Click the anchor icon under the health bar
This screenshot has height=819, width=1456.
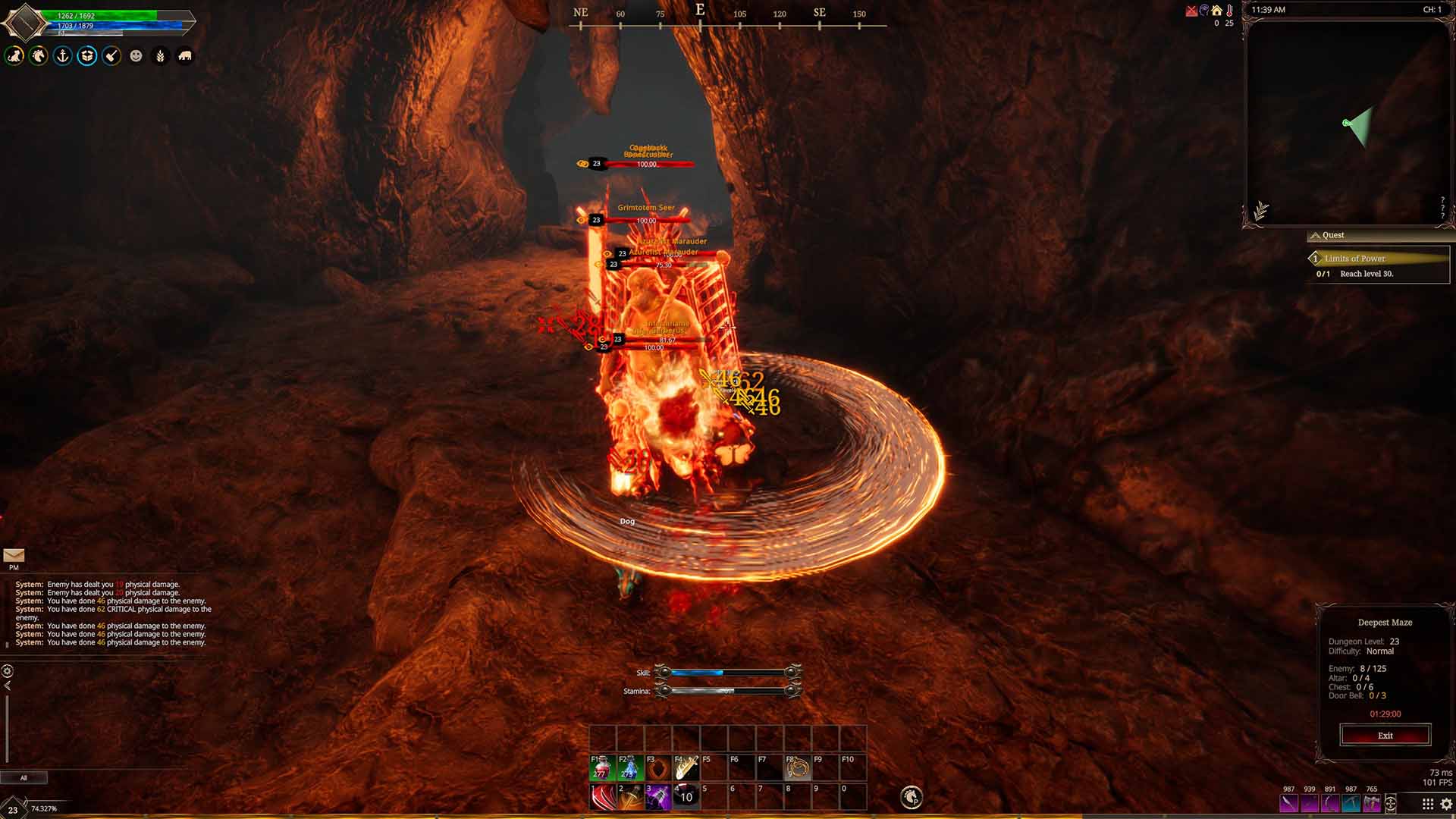pos(63,56)
